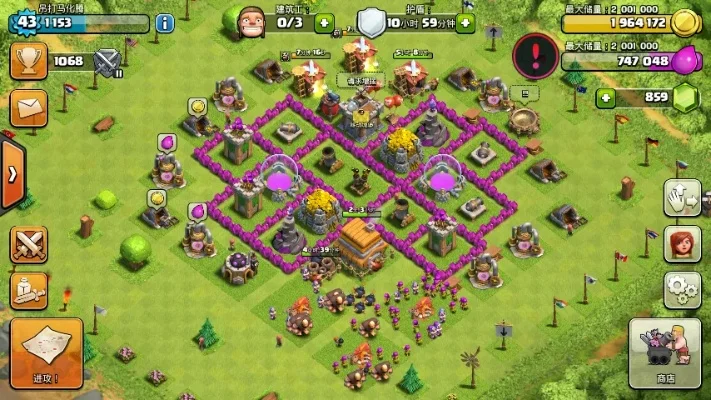Open the settings gear menu

coord(680,289)
